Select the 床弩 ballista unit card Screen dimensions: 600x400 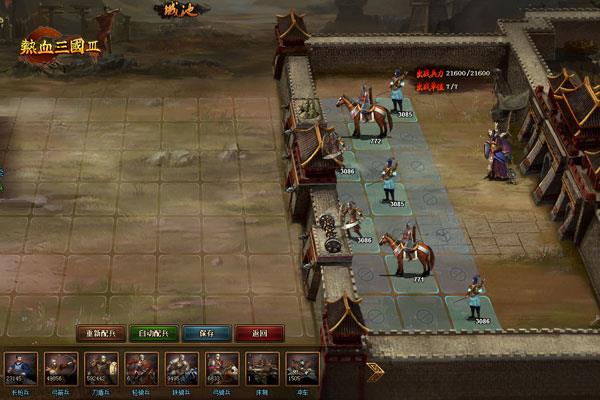click(x=261, y=369)
